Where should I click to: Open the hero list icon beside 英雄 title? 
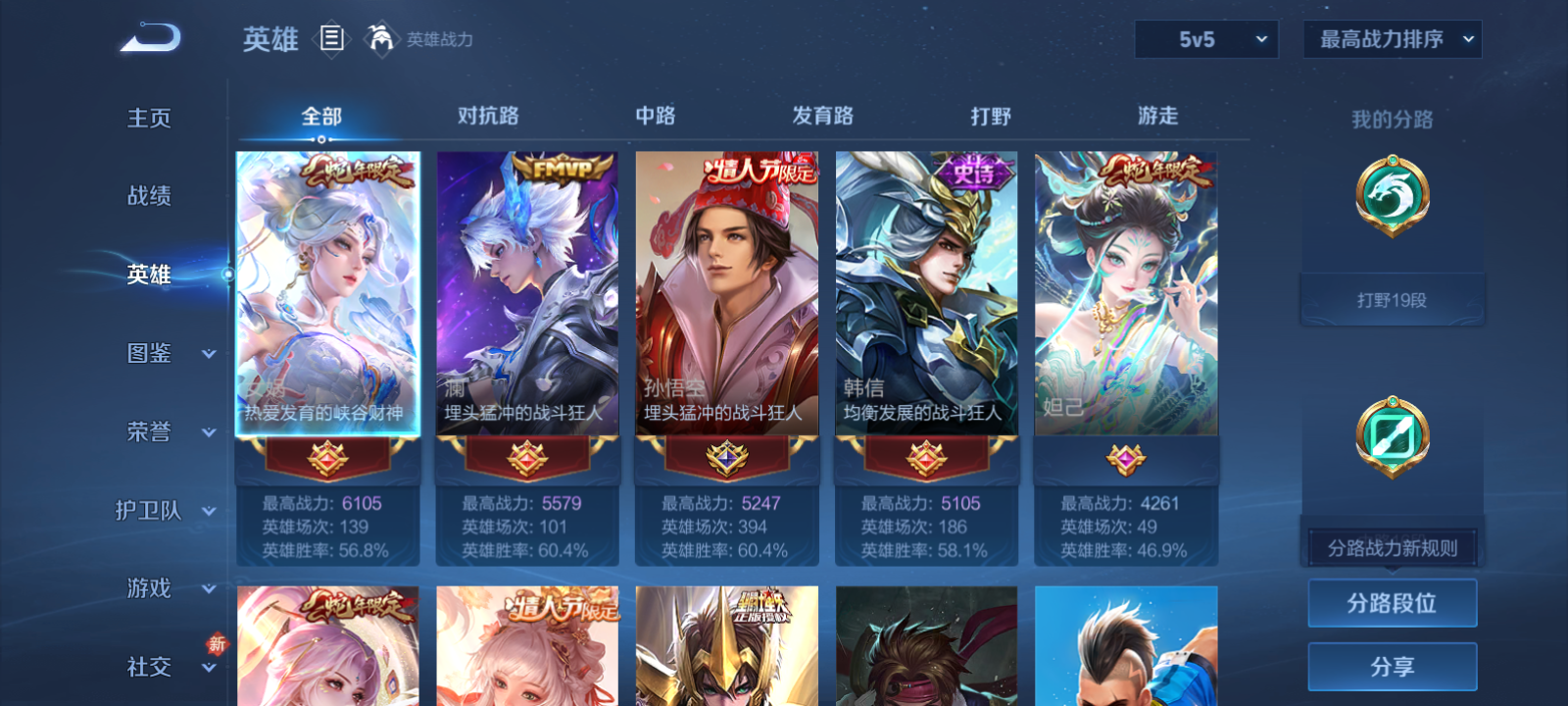tap(329, 40)
